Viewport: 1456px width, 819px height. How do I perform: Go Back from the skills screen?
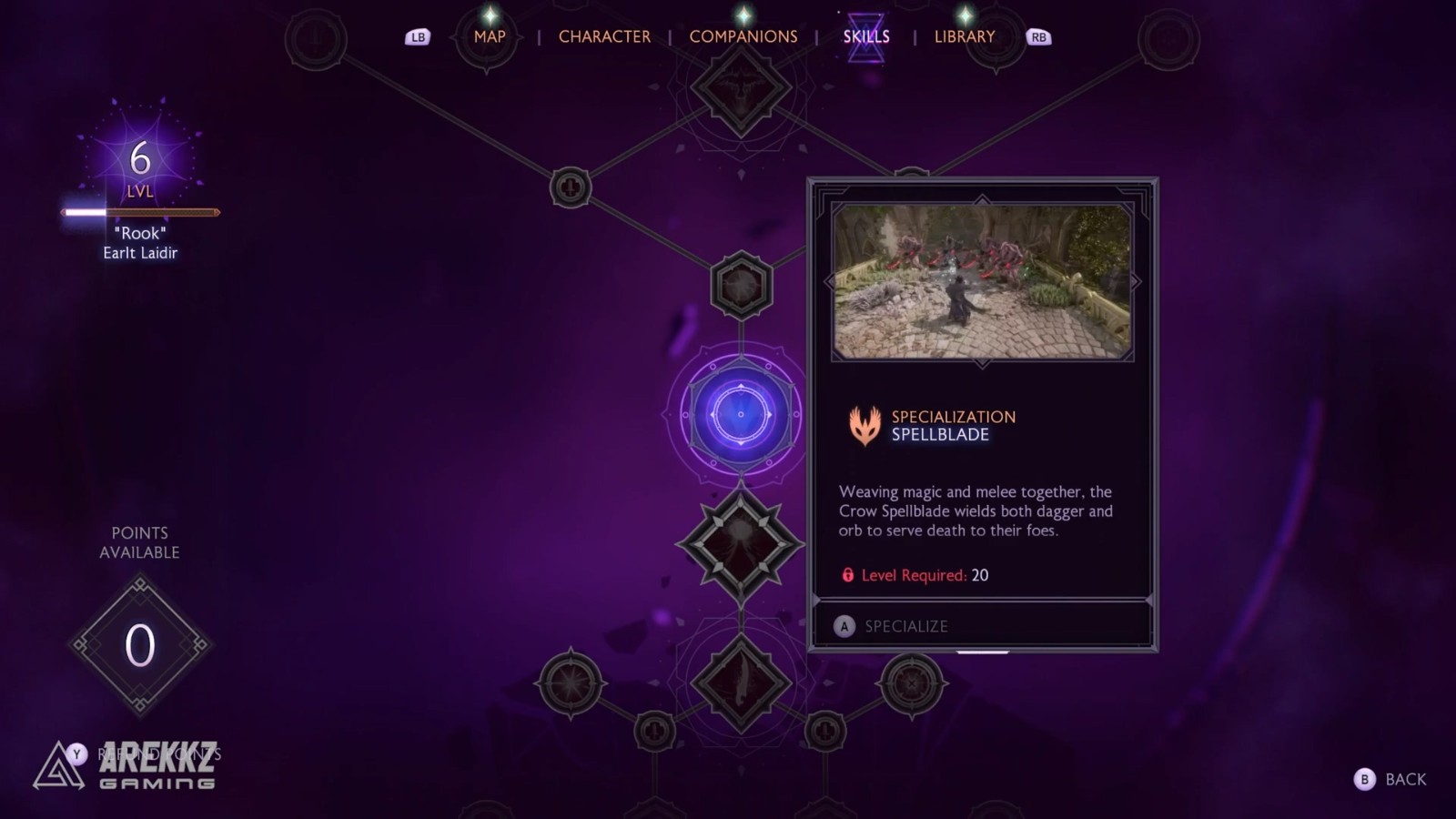(x=1392, y=779)
